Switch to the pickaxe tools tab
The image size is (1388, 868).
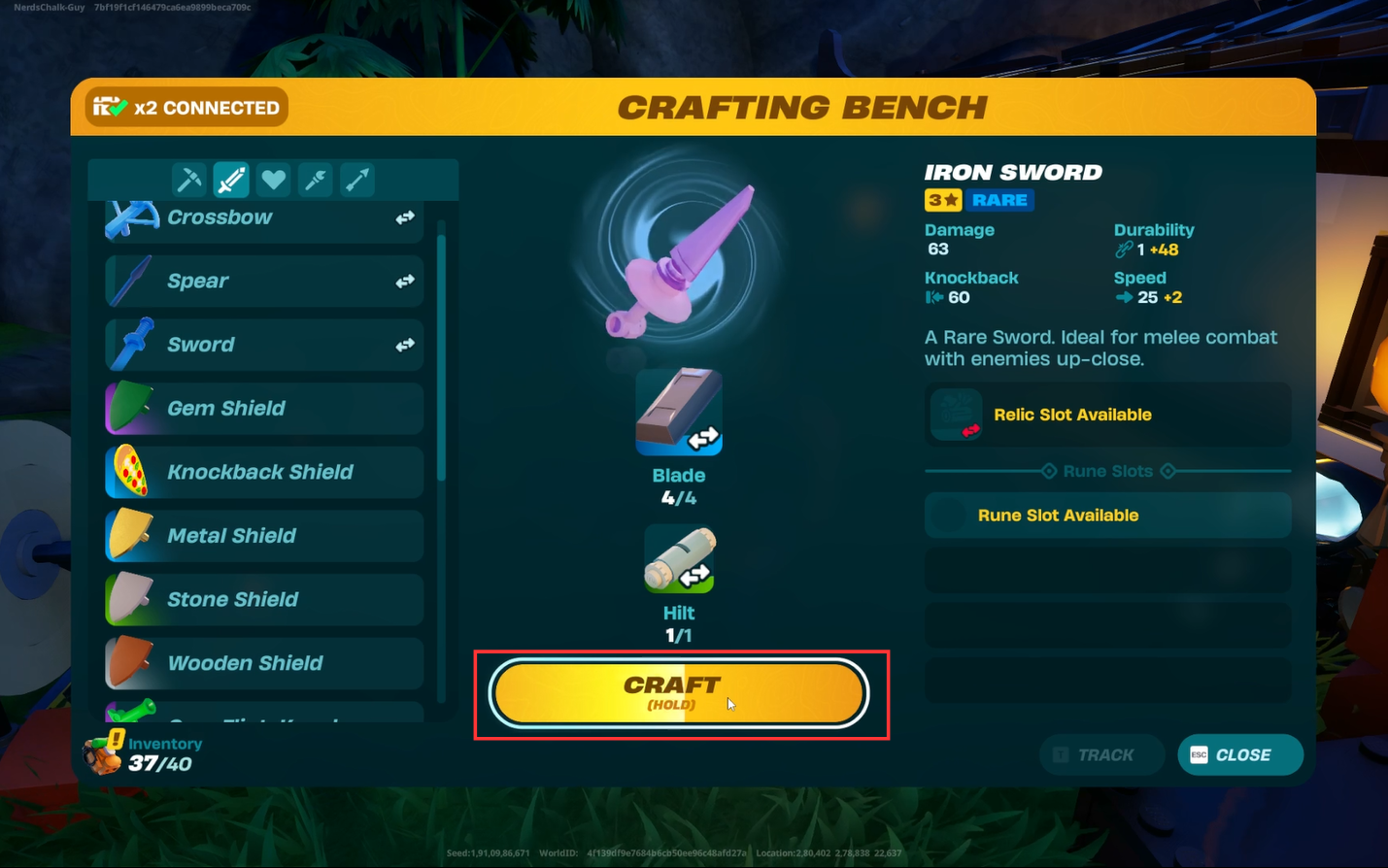(188, 180)
